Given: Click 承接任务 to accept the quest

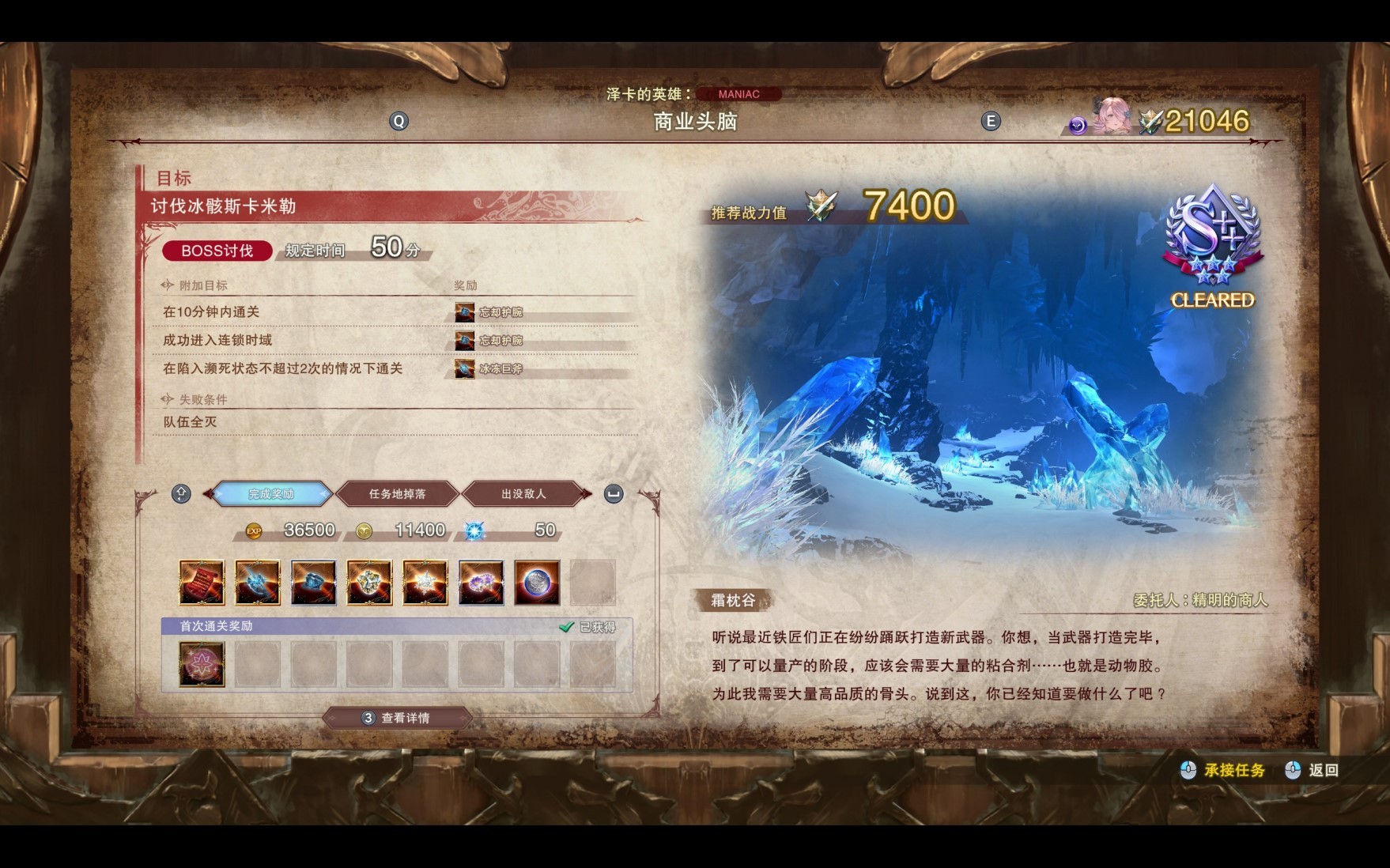Looking at the screenshot, I should point(1237,768).
